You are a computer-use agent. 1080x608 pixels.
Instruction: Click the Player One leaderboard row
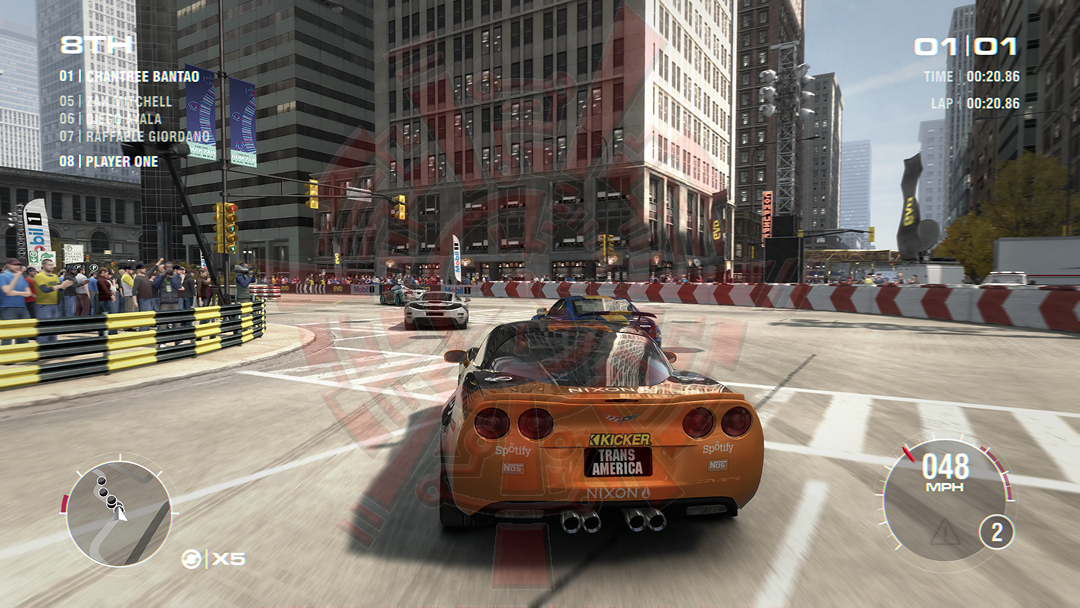[x=108, y=161]
